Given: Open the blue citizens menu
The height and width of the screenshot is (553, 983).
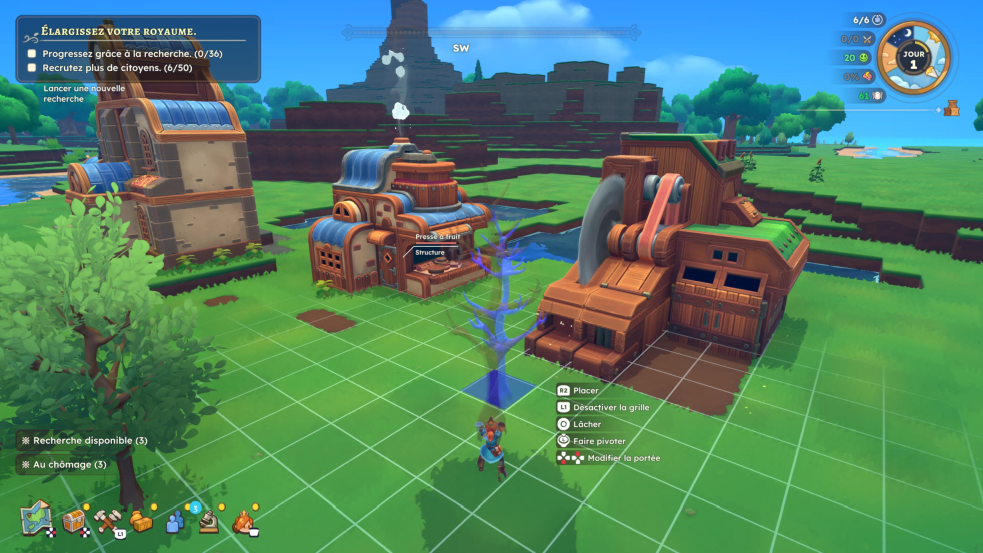Looking at the screenshot, I should coord(176,521).
